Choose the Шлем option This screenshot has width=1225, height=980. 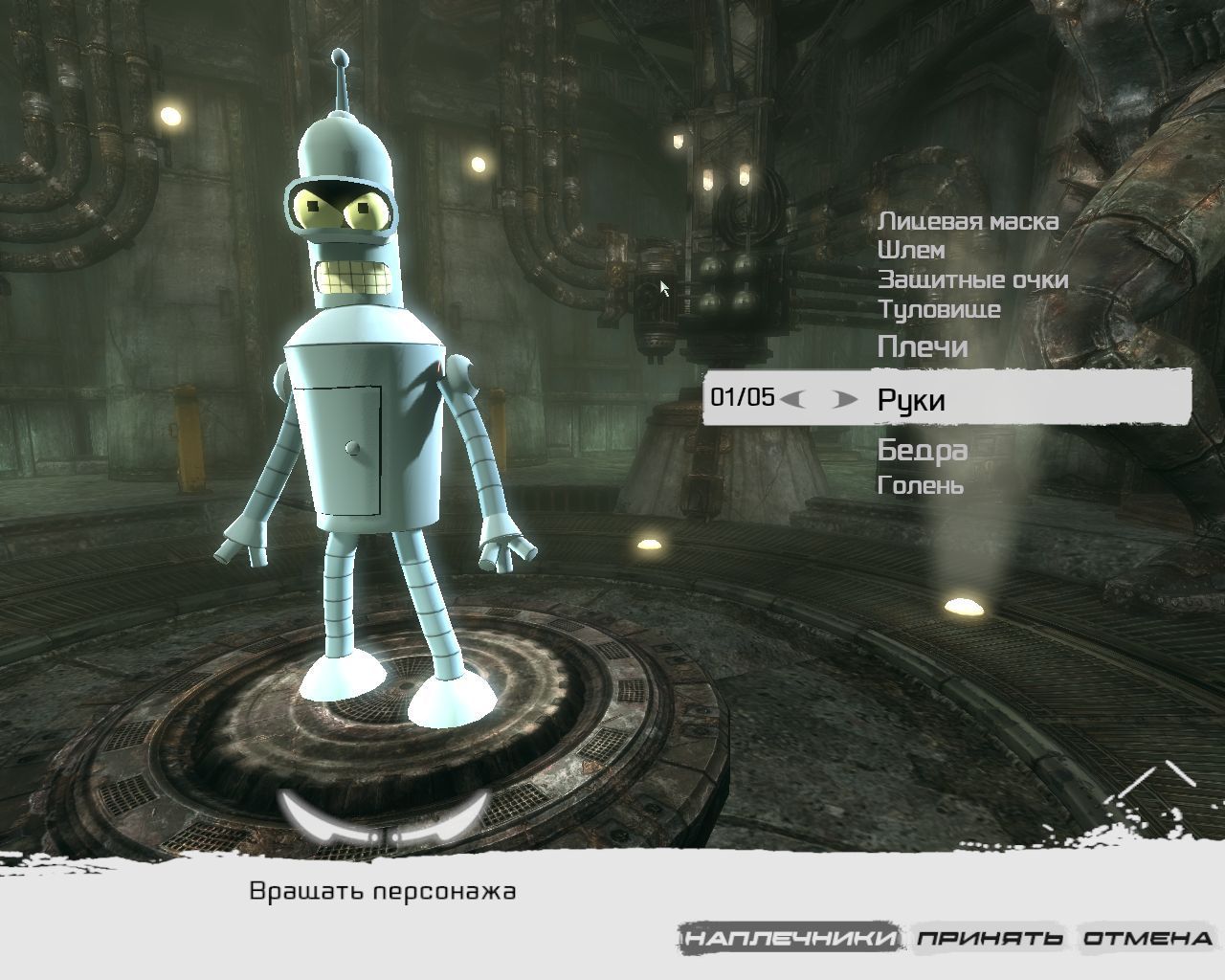(910, 251)
